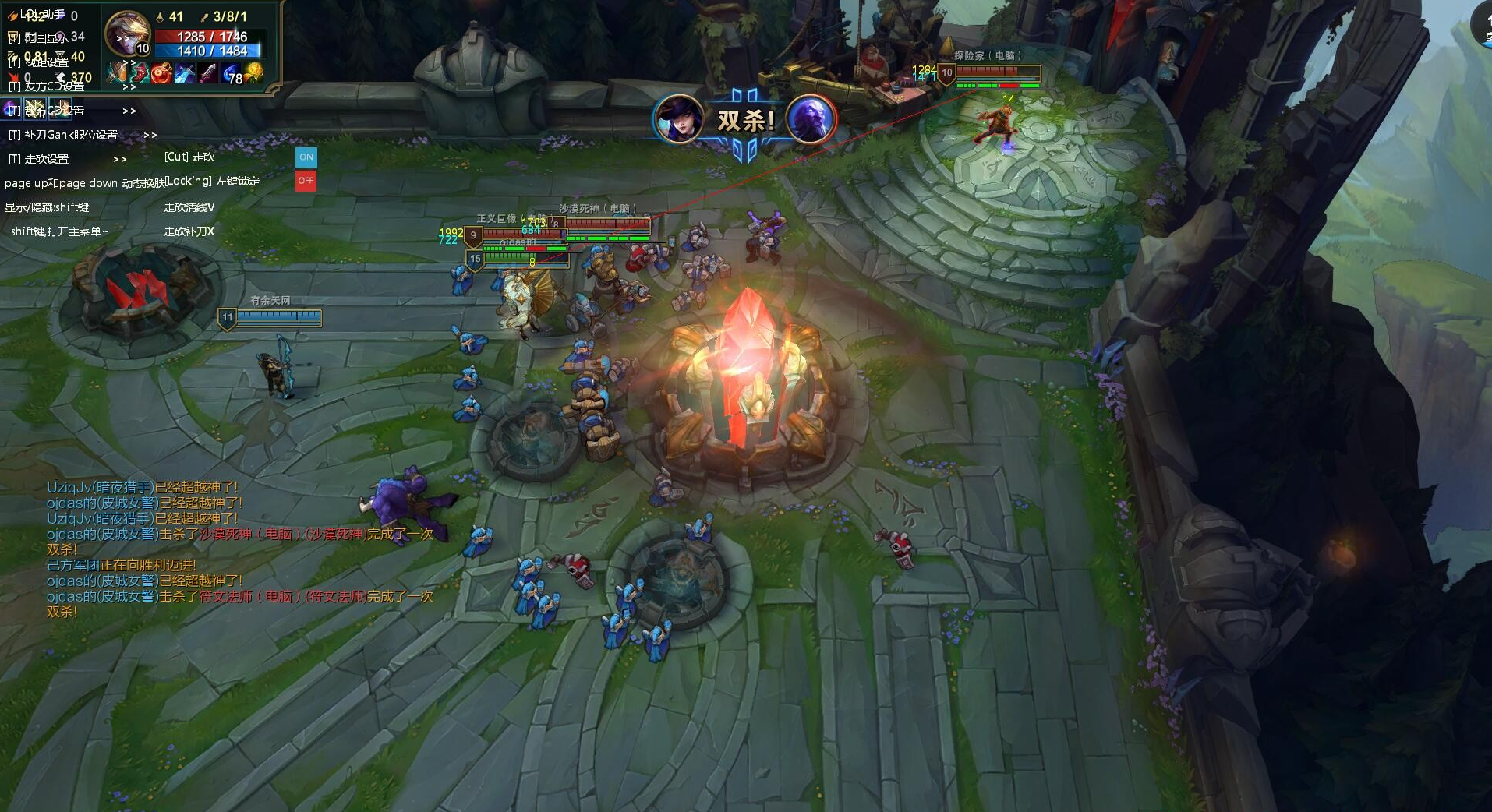Click the yellow flower trinket icon
The image size is (1492, 812).
(x=254, y=73)
